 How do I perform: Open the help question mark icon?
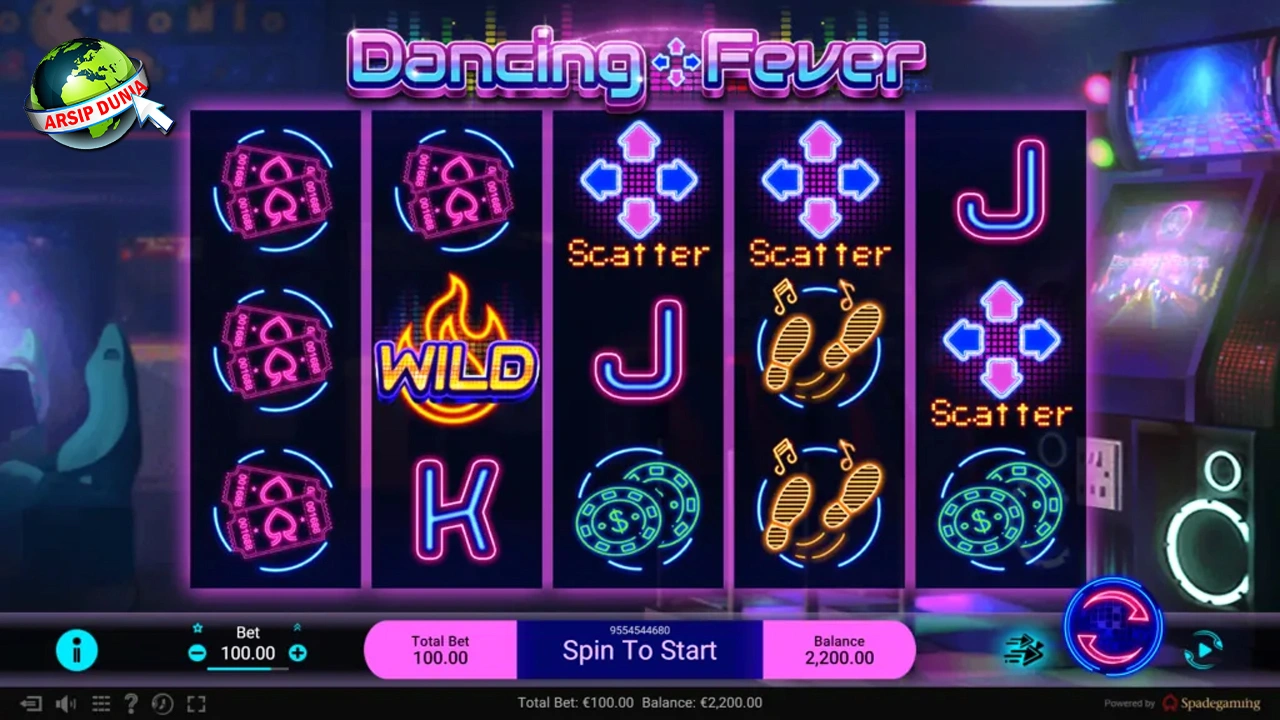pyautogui.click(x=133, y=703)
